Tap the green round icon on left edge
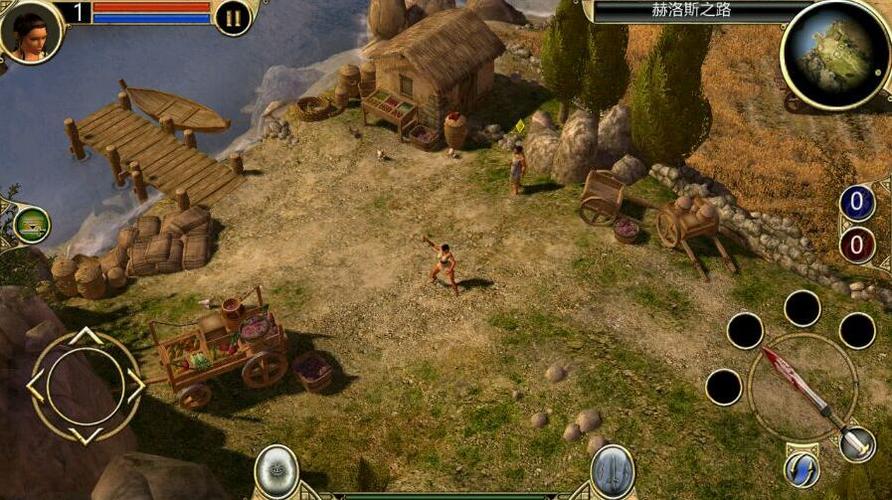Image resolution: width=892 pixels, height=500 pixels. (x=32, y=225)
